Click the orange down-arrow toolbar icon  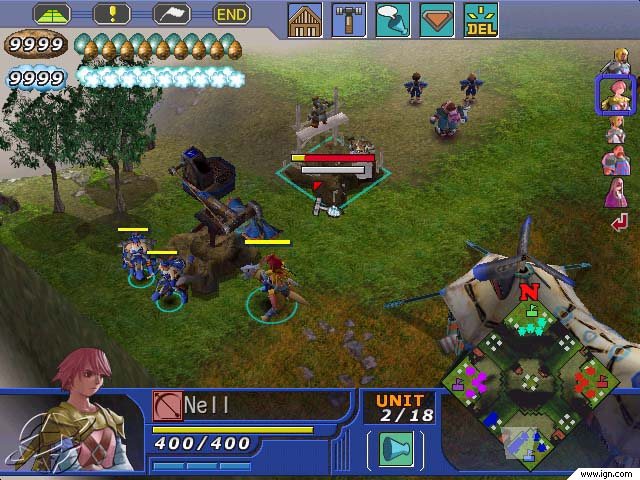(x=436, y=20)
